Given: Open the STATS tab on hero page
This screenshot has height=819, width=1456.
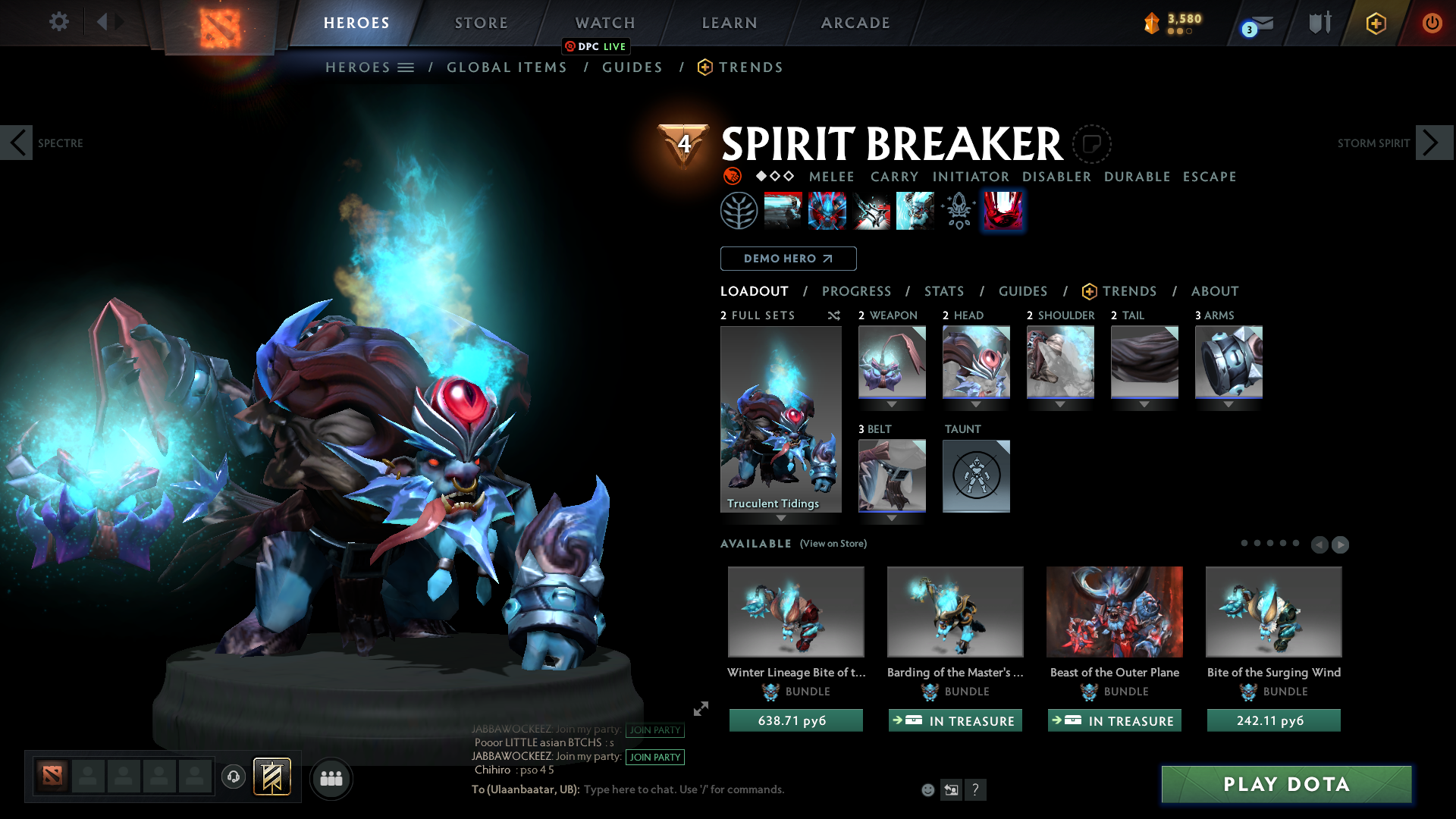Looking at the screenshot, I should coord(943,291).
